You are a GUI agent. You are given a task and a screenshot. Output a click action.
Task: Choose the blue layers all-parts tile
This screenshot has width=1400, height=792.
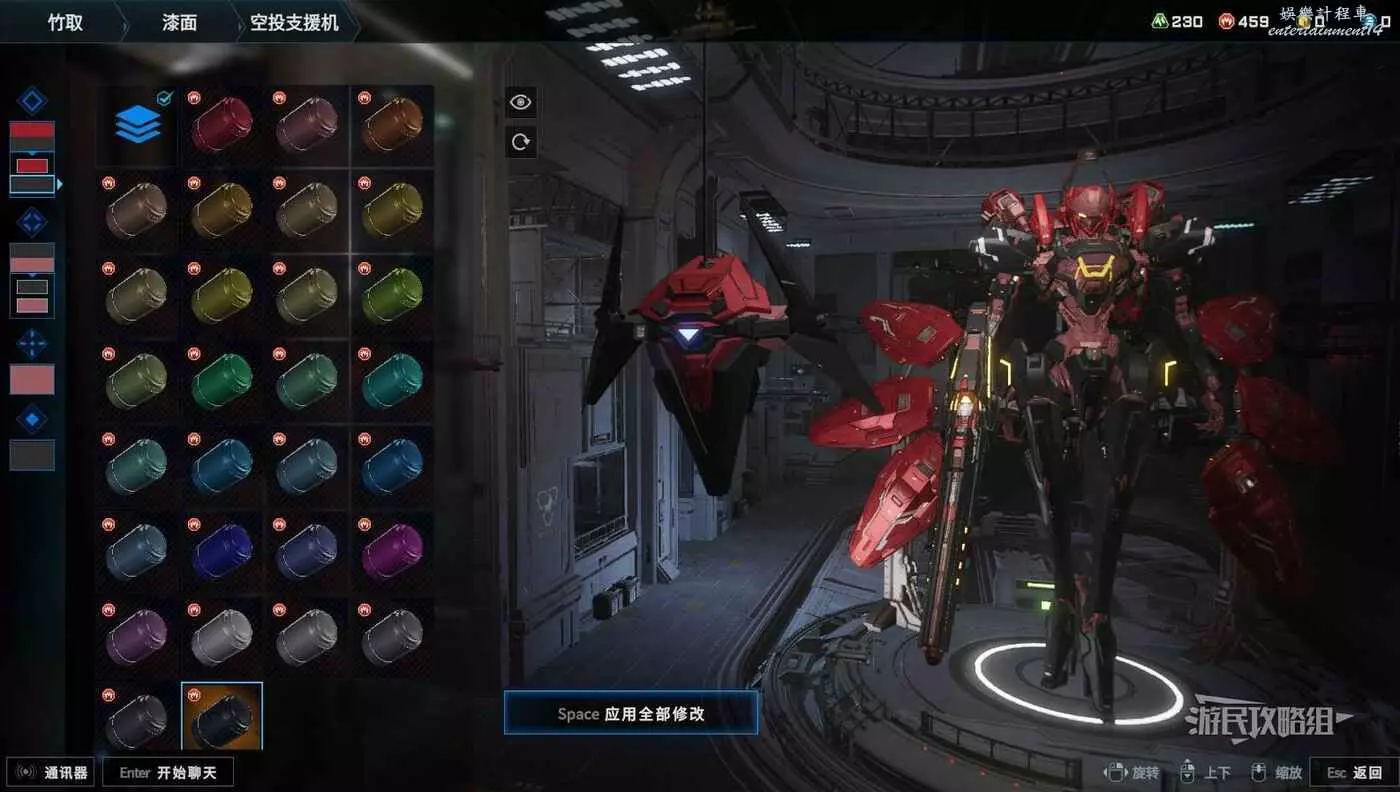[x=138, y=124]
